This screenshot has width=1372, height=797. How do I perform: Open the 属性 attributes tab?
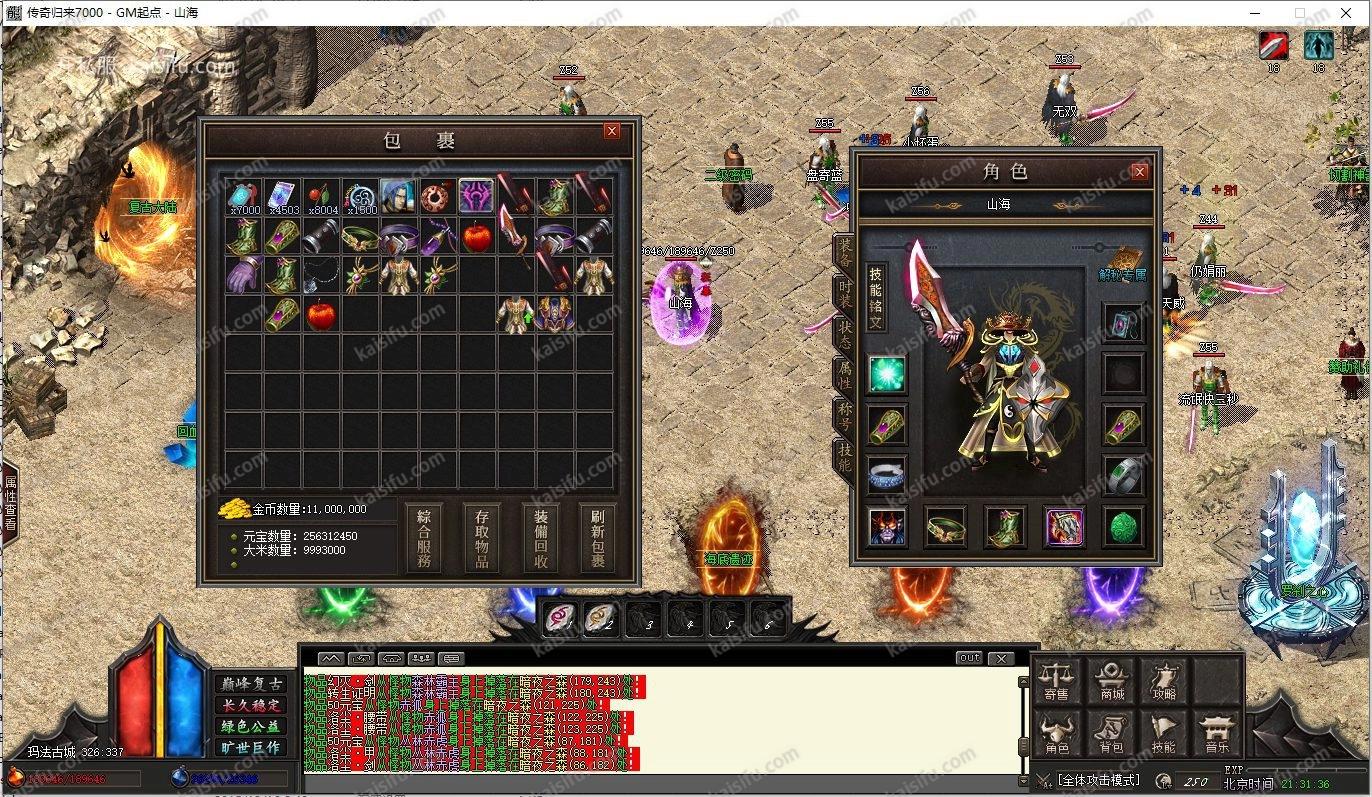(x=845, y=377)
